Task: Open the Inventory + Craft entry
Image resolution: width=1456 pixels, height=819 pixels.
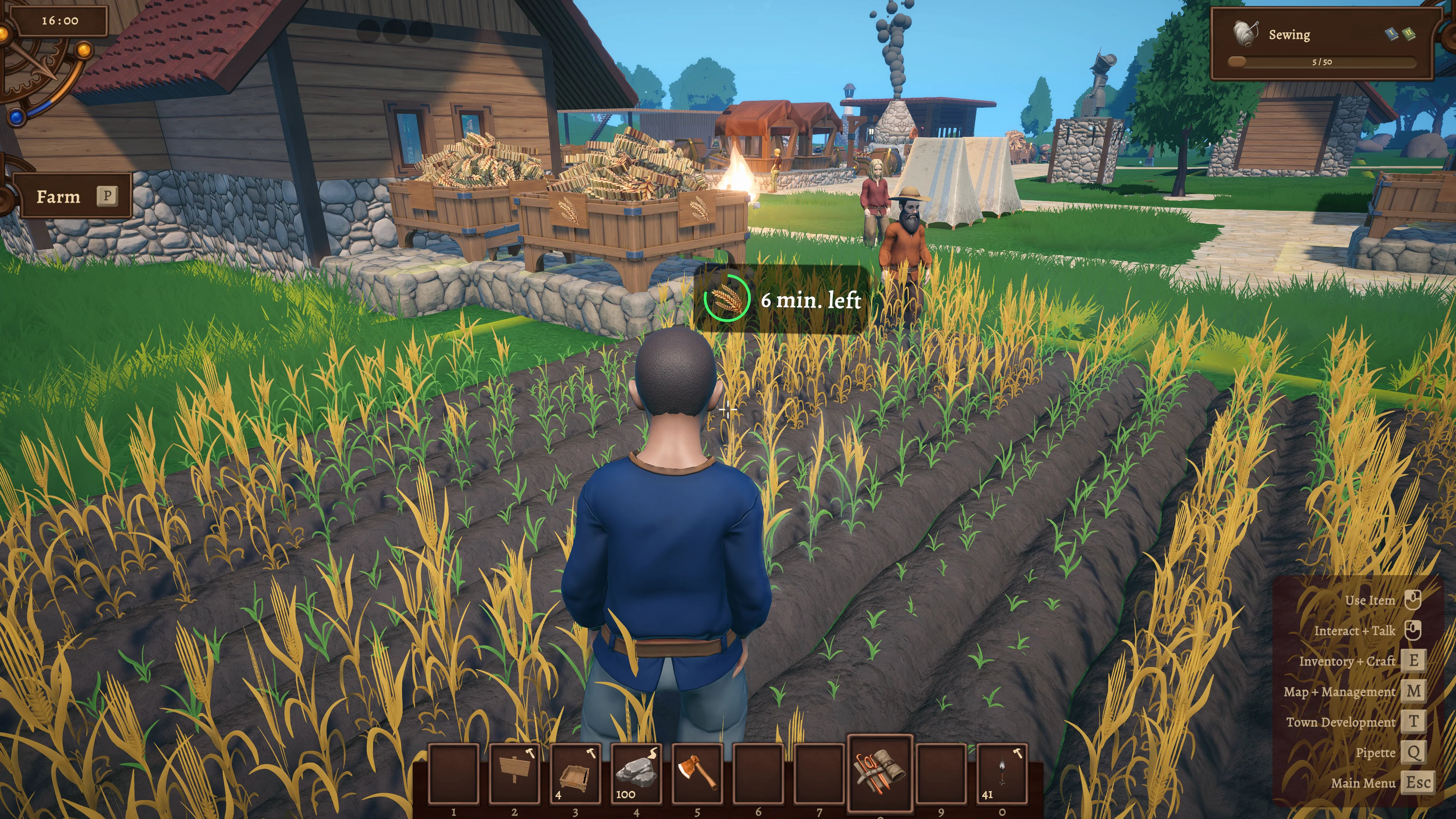Action: pyautogui.click(x=1347, y=661)
